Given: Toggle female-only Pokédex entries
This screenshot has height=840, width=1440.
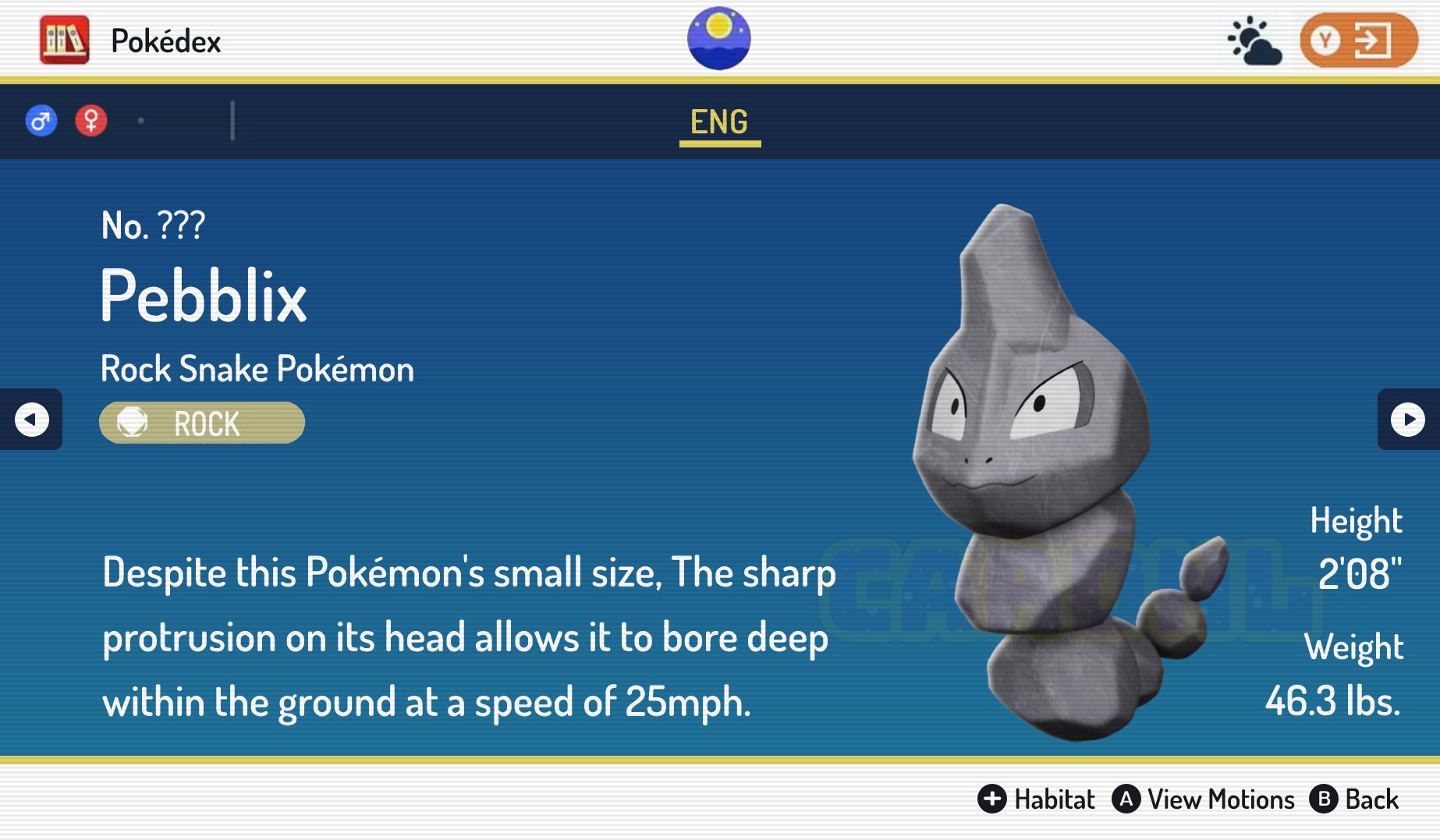Looking at the screenshot, I should click(91, 120).
